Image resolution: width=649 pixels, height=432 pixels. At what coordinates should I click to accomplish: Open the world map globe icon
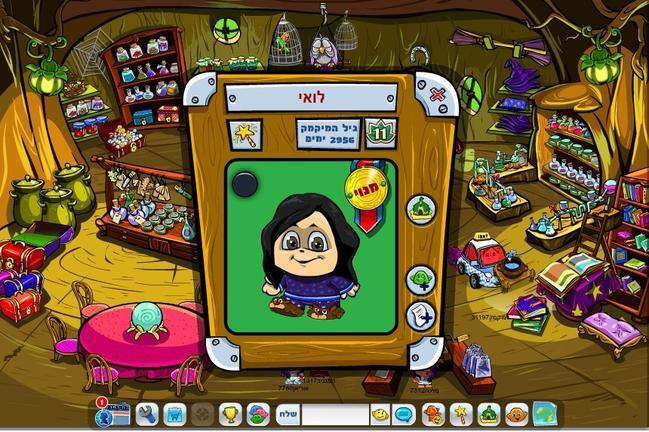[545, 414]
